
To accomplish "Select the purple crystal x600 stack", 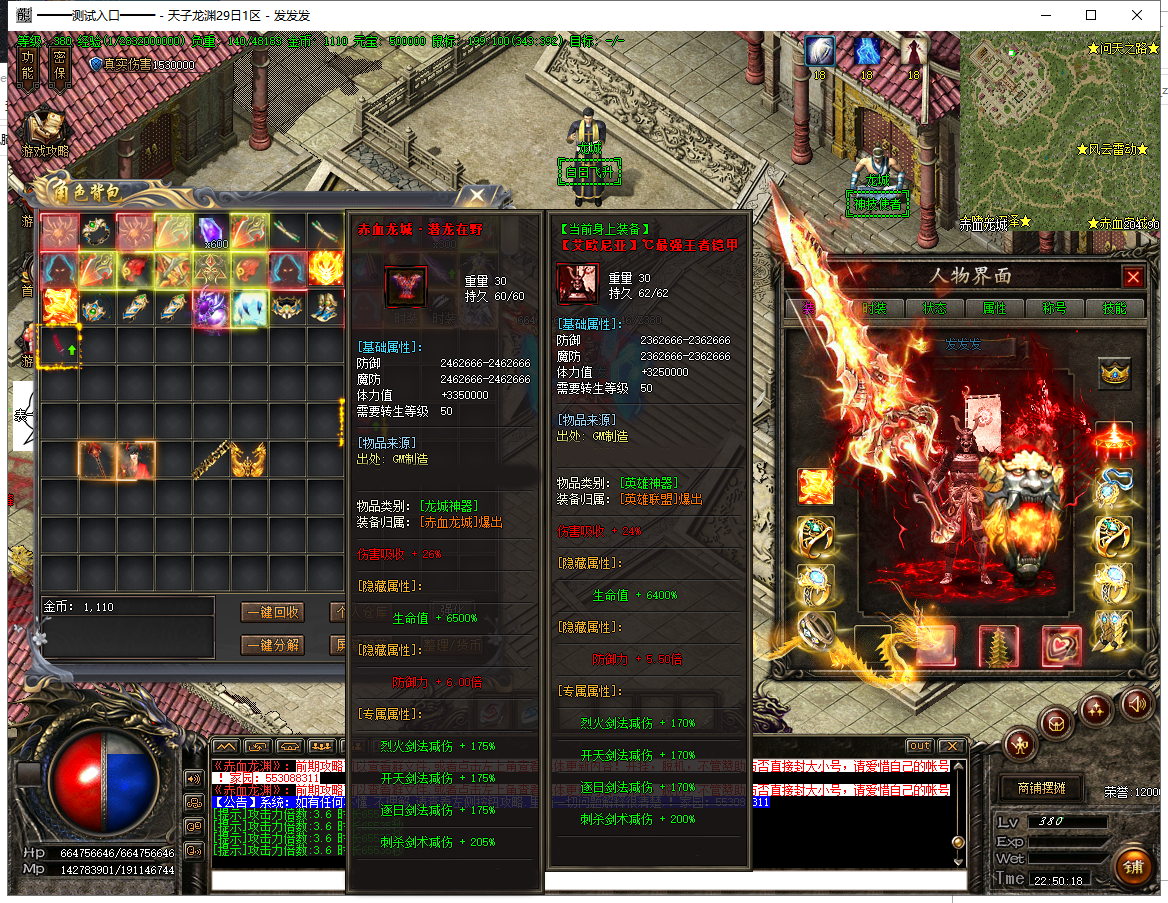I will pos(211,232).
